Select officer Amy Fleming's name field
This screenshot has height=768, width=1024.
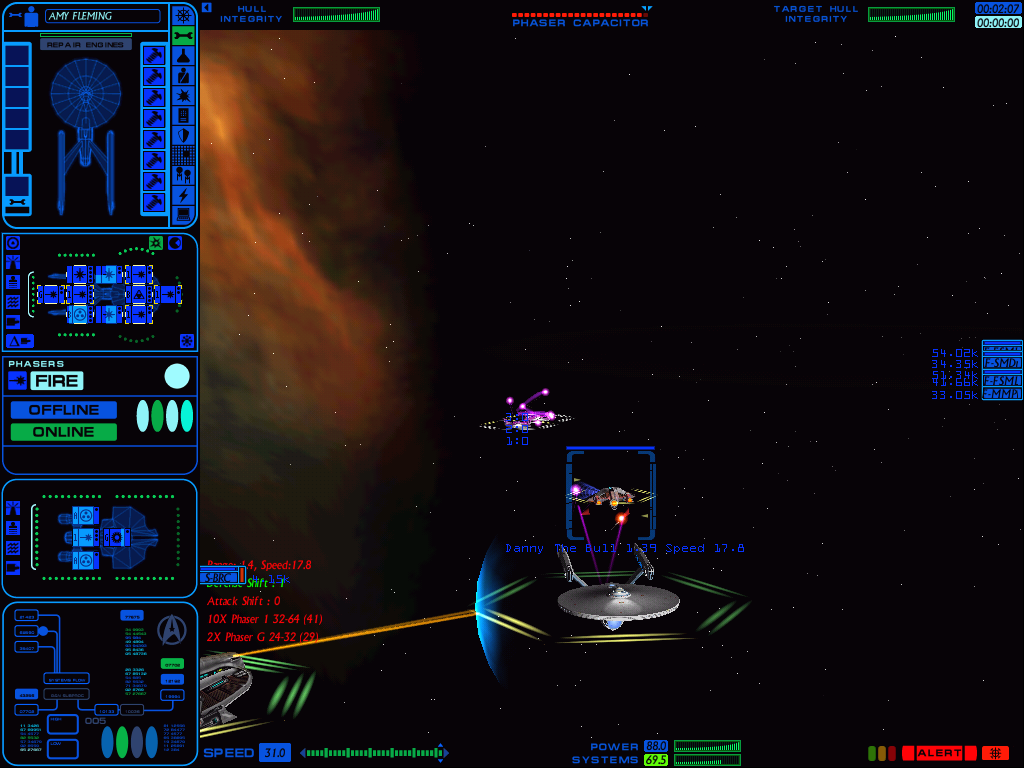pyautogui.click(x=102, y=16)
